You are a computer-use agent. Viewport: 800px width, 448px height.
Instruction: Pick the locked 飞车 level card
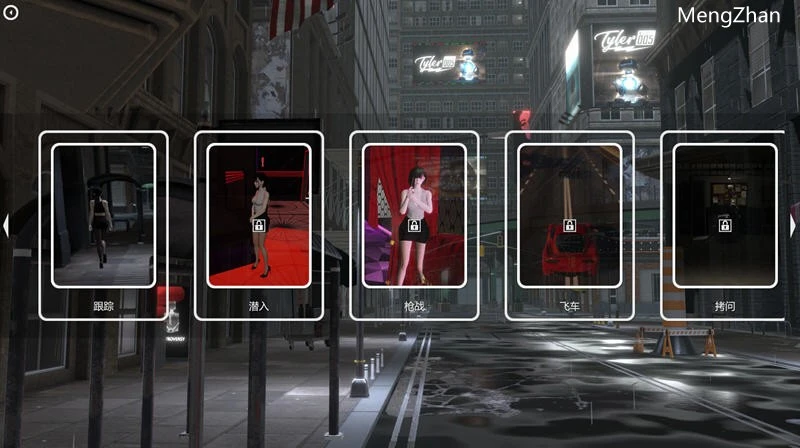(x=569, y=225)
